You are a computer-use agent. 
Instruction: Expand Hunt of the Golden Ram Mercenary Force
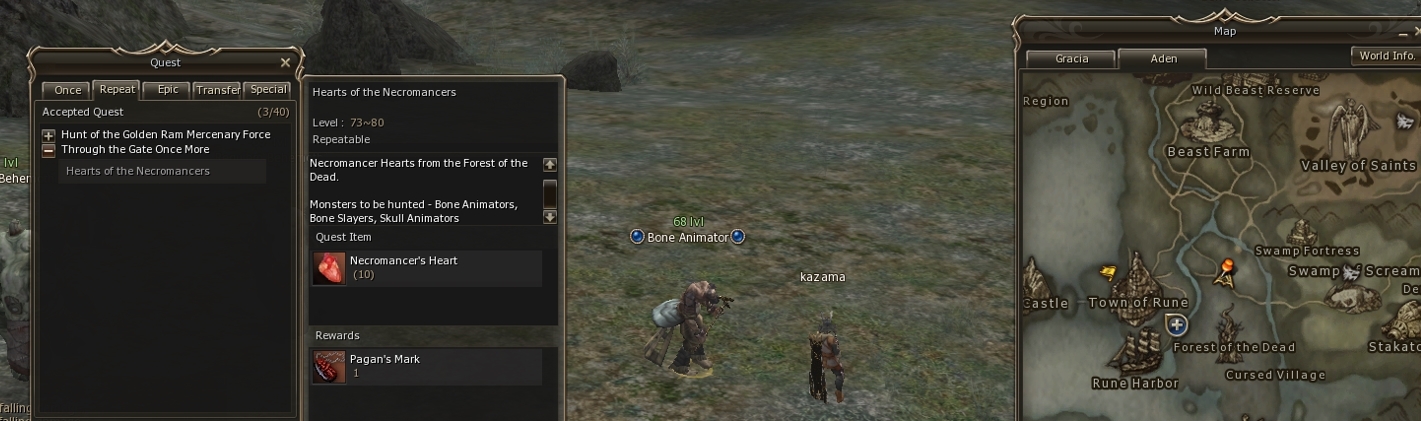[x=48, y=135]
